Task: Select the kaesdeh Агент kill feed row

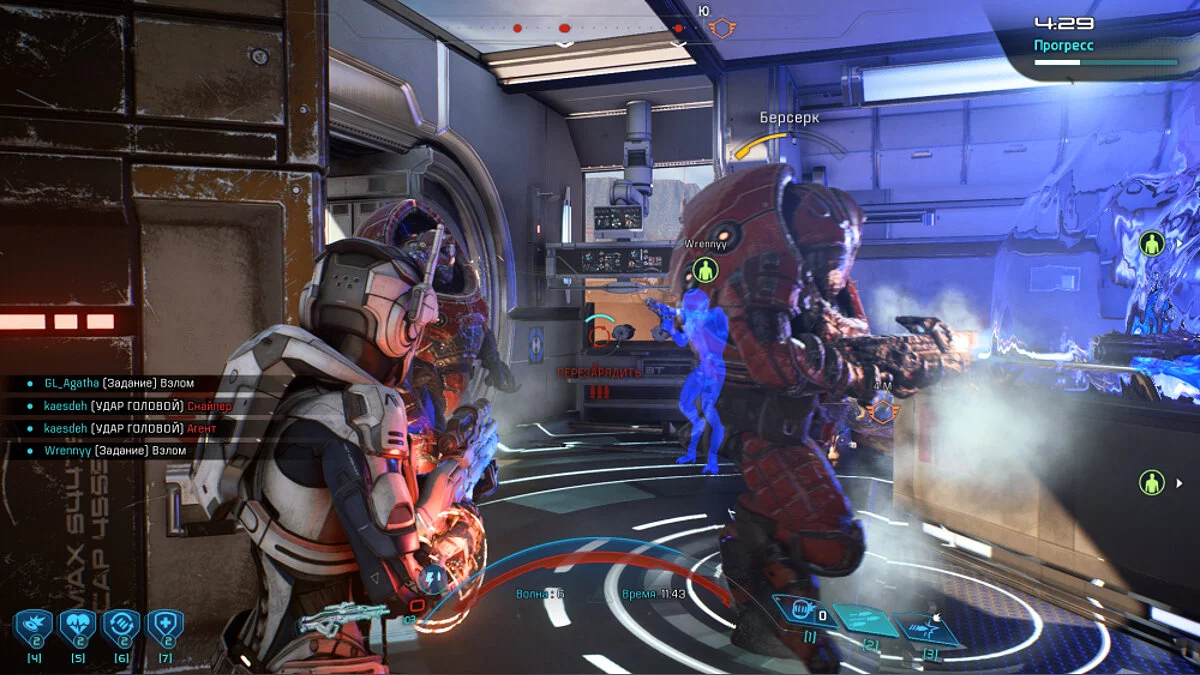Action: 130,428
